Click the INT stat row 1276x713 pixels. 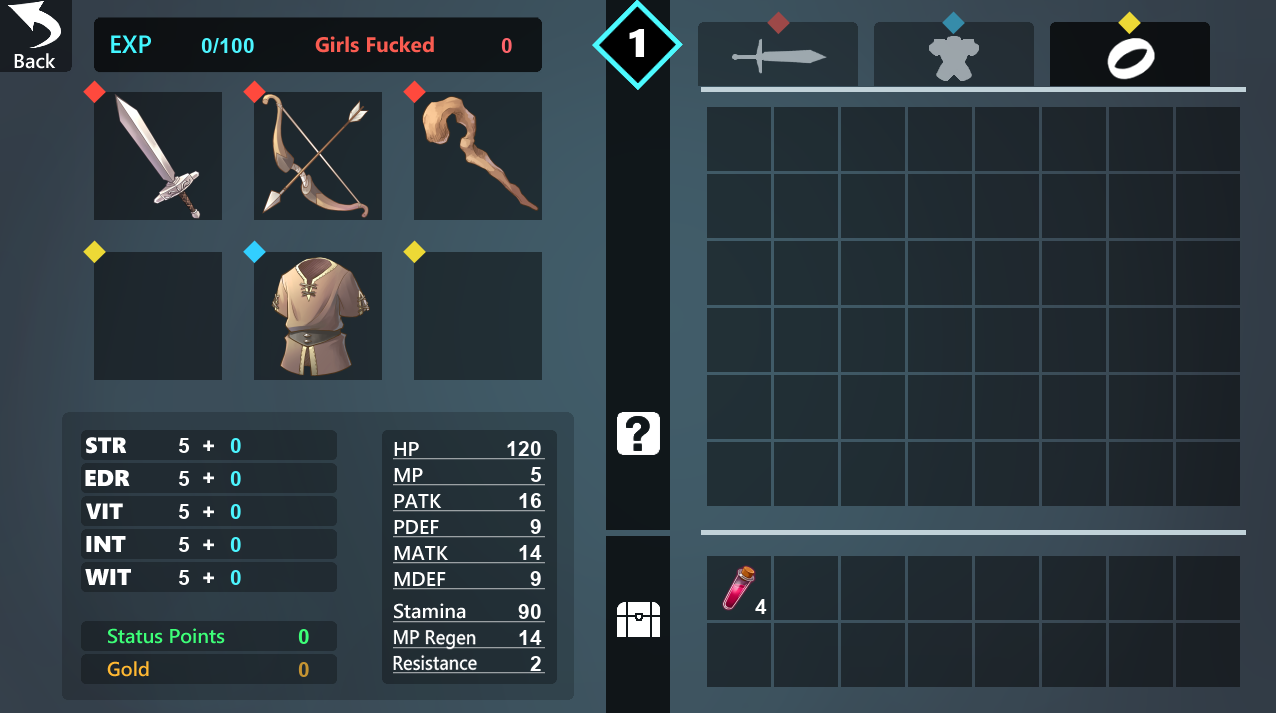[x=209, y=545]
